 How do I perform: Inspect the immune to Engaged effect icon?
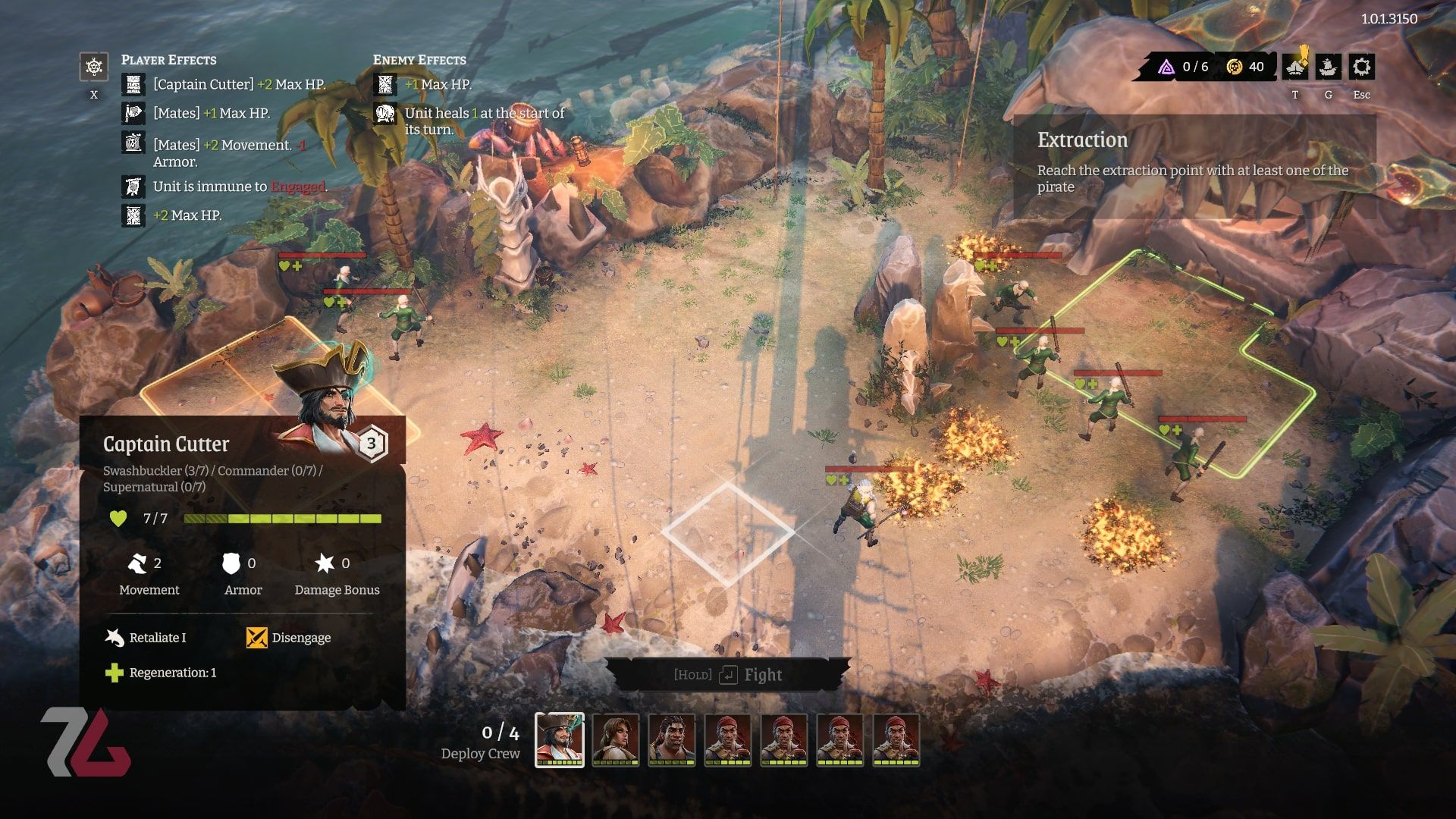[133, 187]
